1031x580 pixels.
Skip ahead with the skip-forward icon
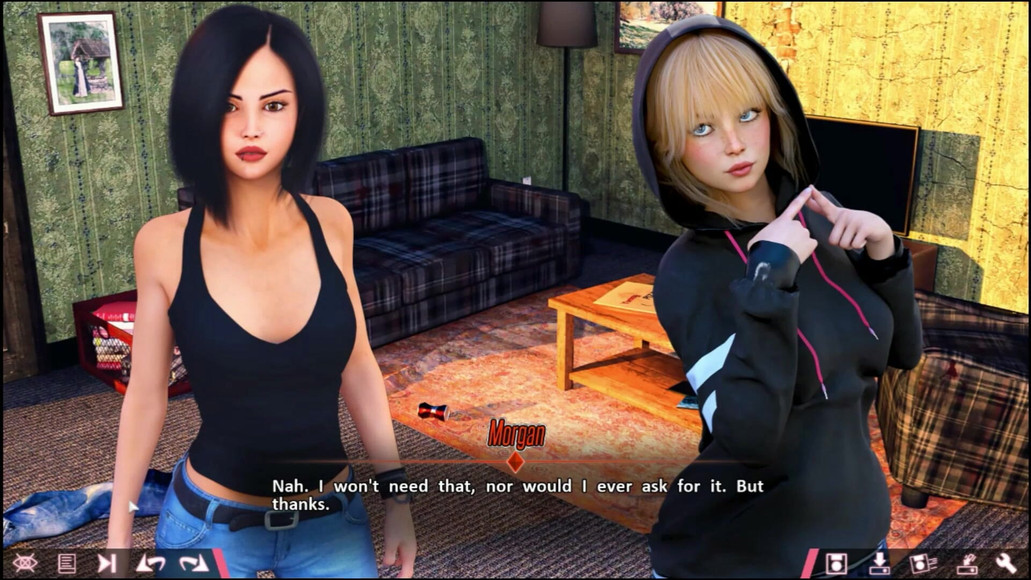point(107,563)
